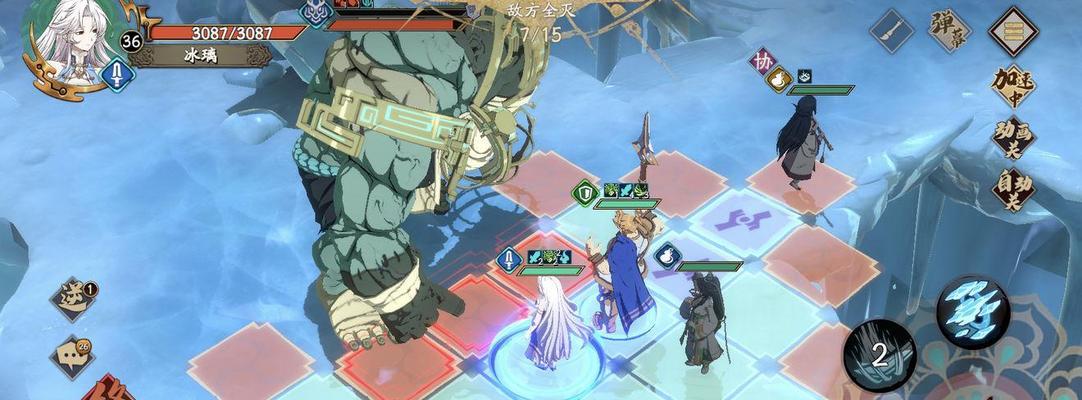This screenshot has height=400, width=1082.
Task: Toggle the 自动 auto-battle button
Action: pos(1012,188)
